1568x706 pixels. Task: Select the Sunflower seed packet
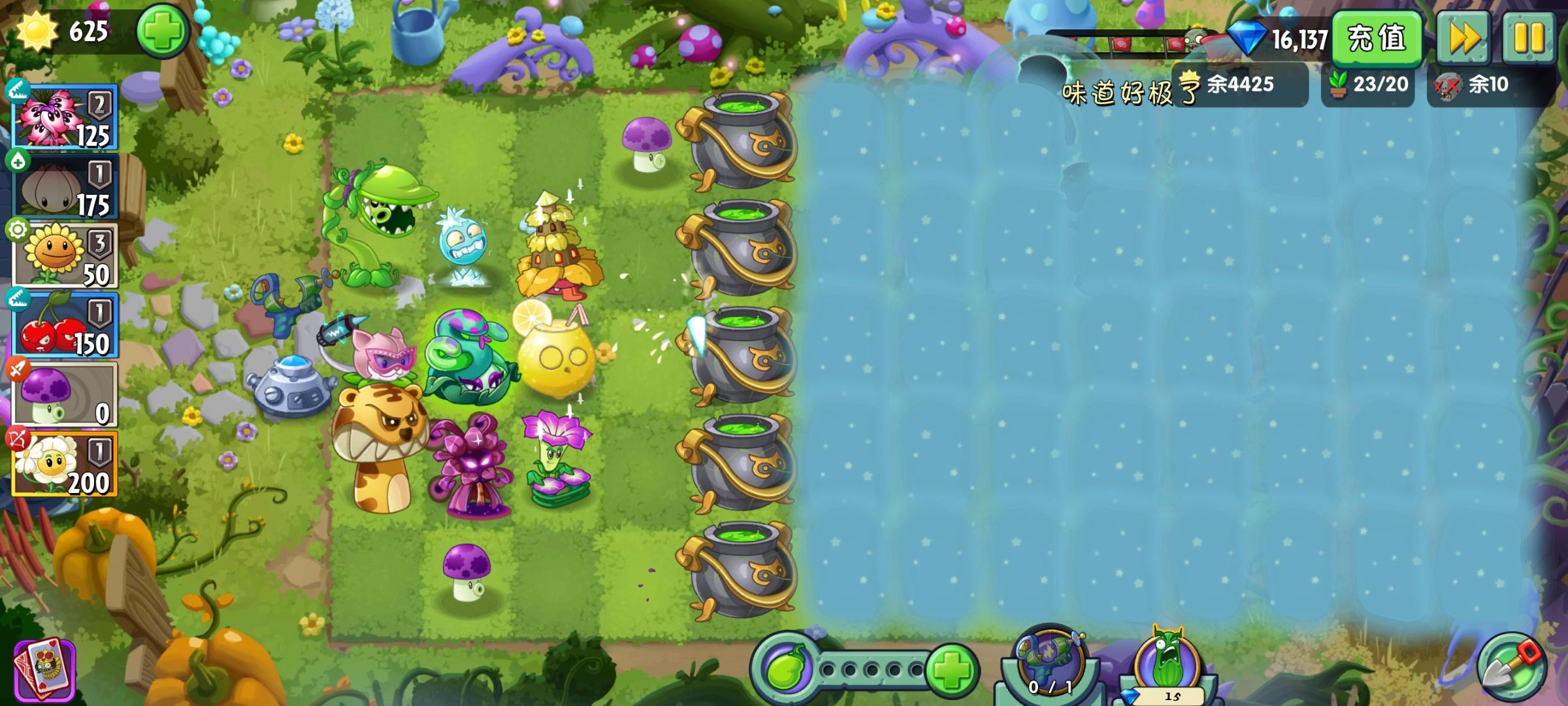click(x=65, y=254)
